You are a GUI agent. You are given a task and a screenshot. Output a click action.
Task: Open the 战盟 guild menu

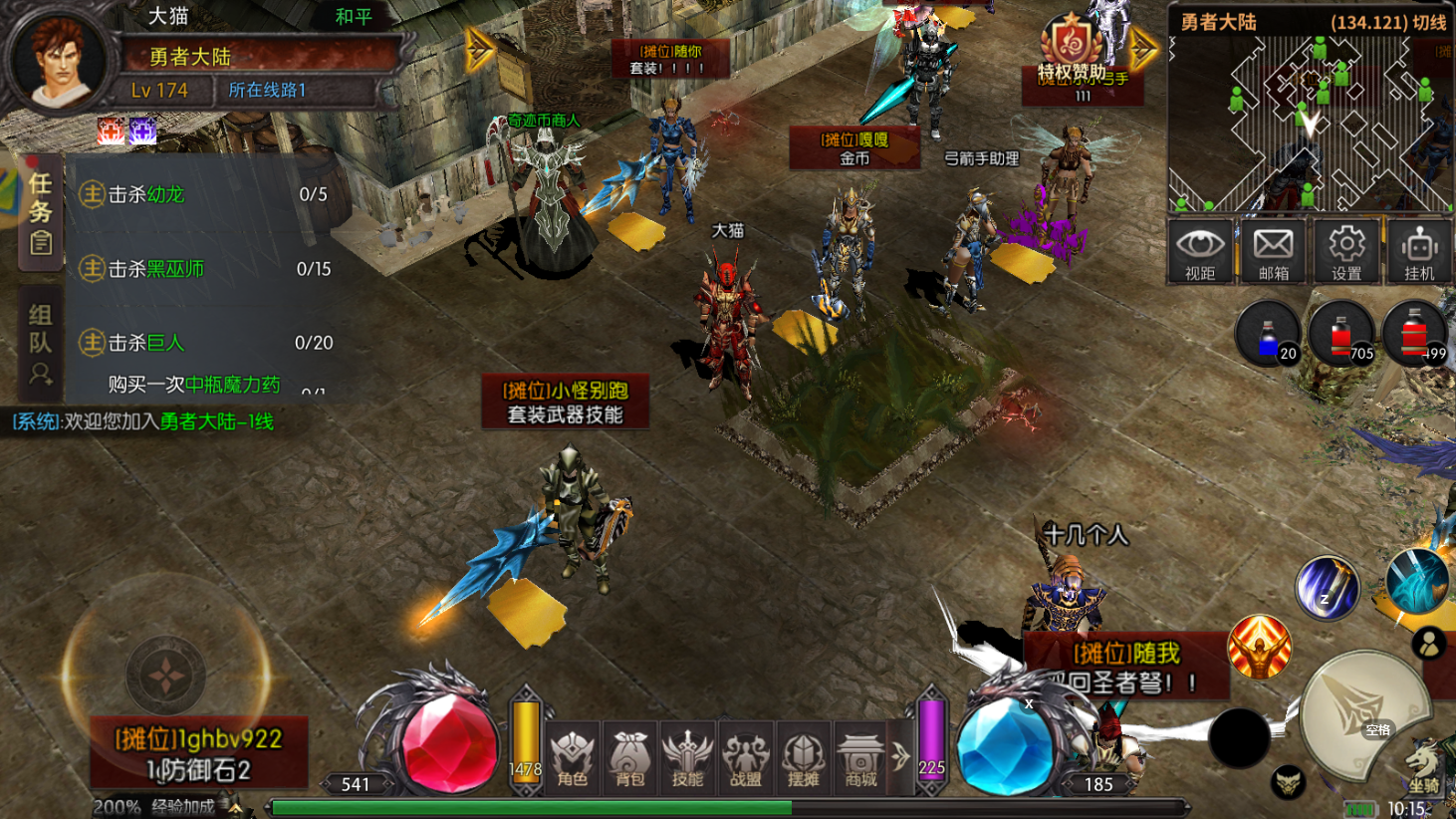tap(745, 758)
